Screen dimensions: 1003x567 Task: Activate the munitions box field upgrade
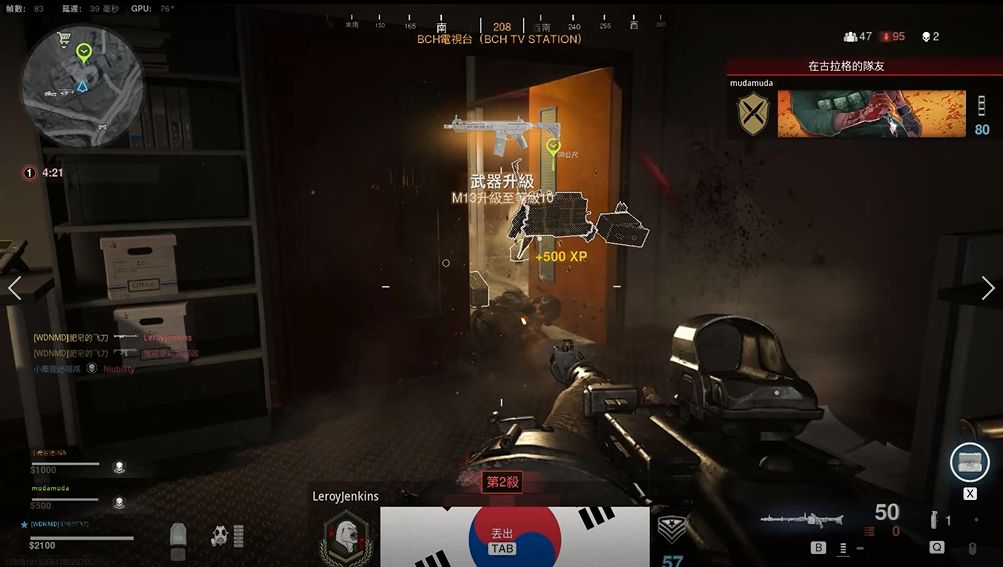click(969, 462)
